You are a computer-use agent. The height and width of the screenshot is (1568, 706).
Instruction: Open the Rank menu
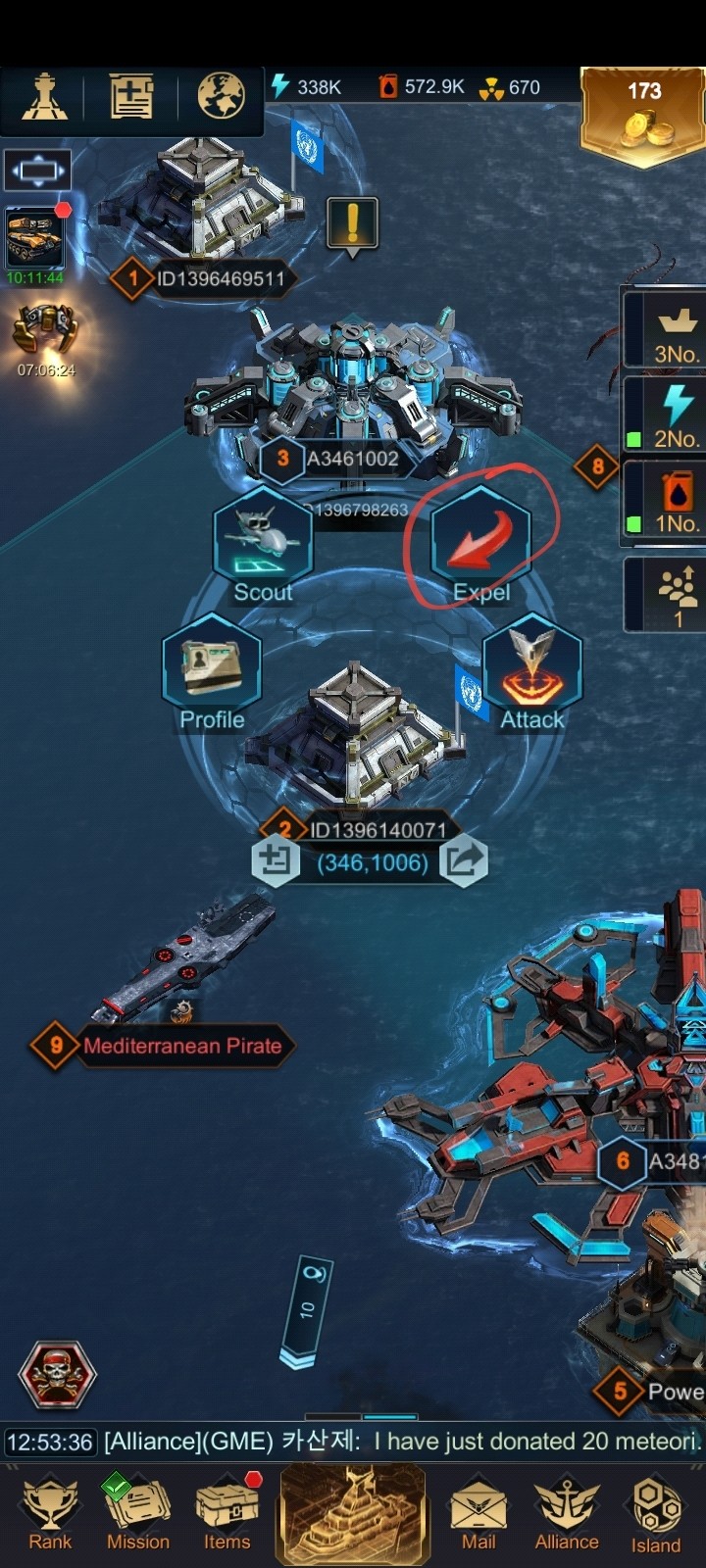point(50,1512)
